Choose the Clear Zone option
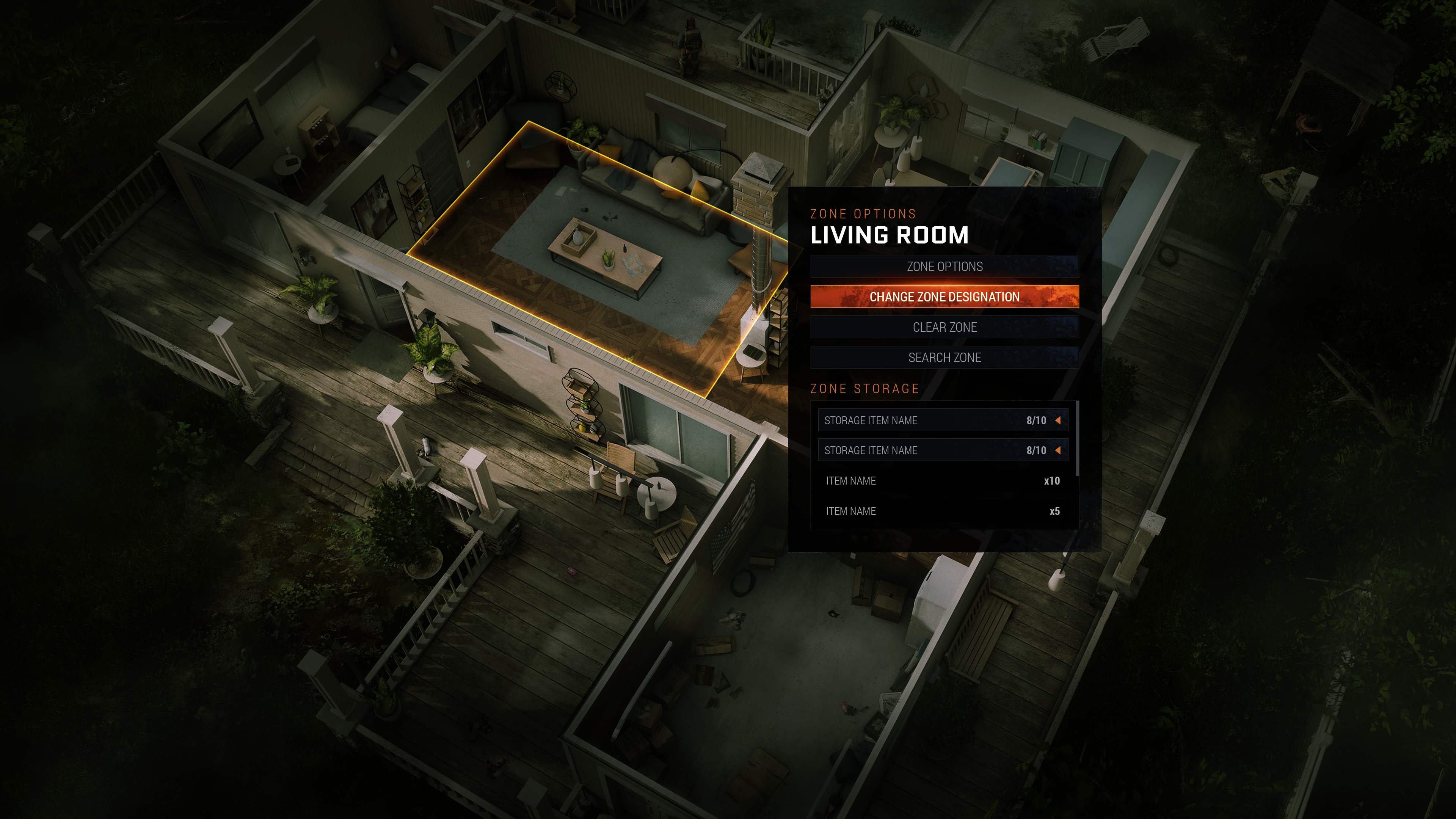 pos(944,327)
